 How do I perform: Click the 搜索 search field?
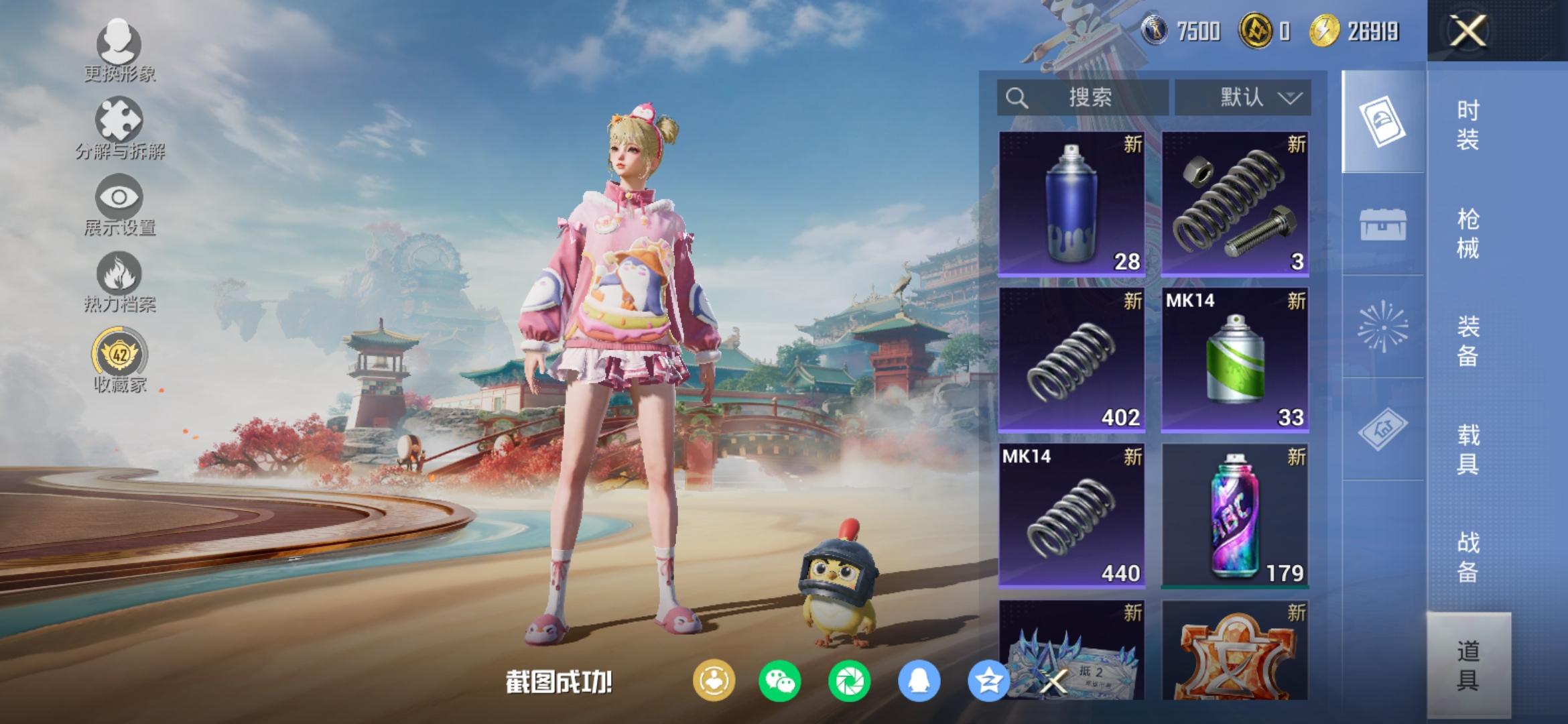coord(1082,98)
